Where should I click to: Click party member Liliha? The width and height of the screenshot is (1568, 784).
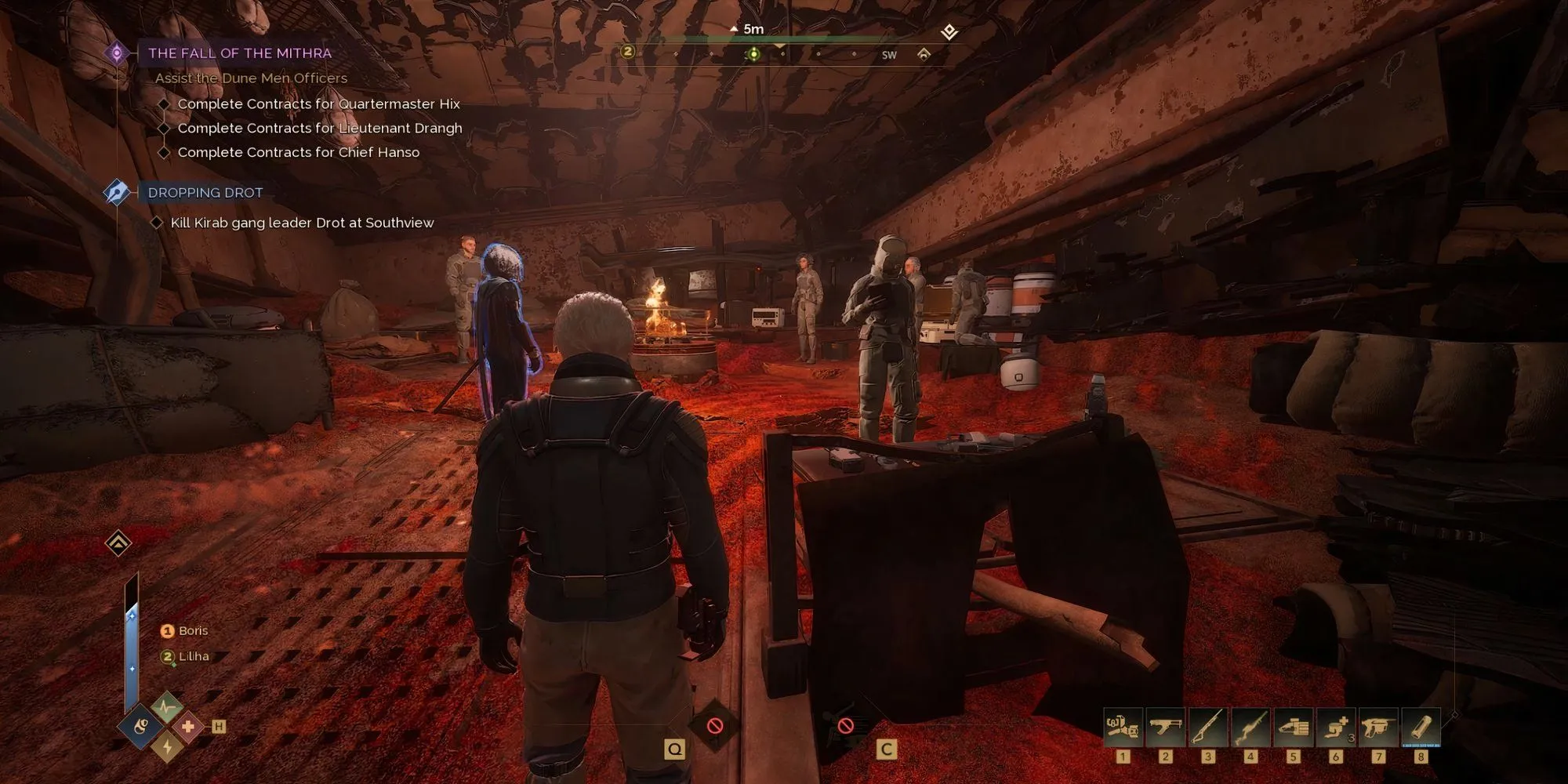(x=193, y=657)
